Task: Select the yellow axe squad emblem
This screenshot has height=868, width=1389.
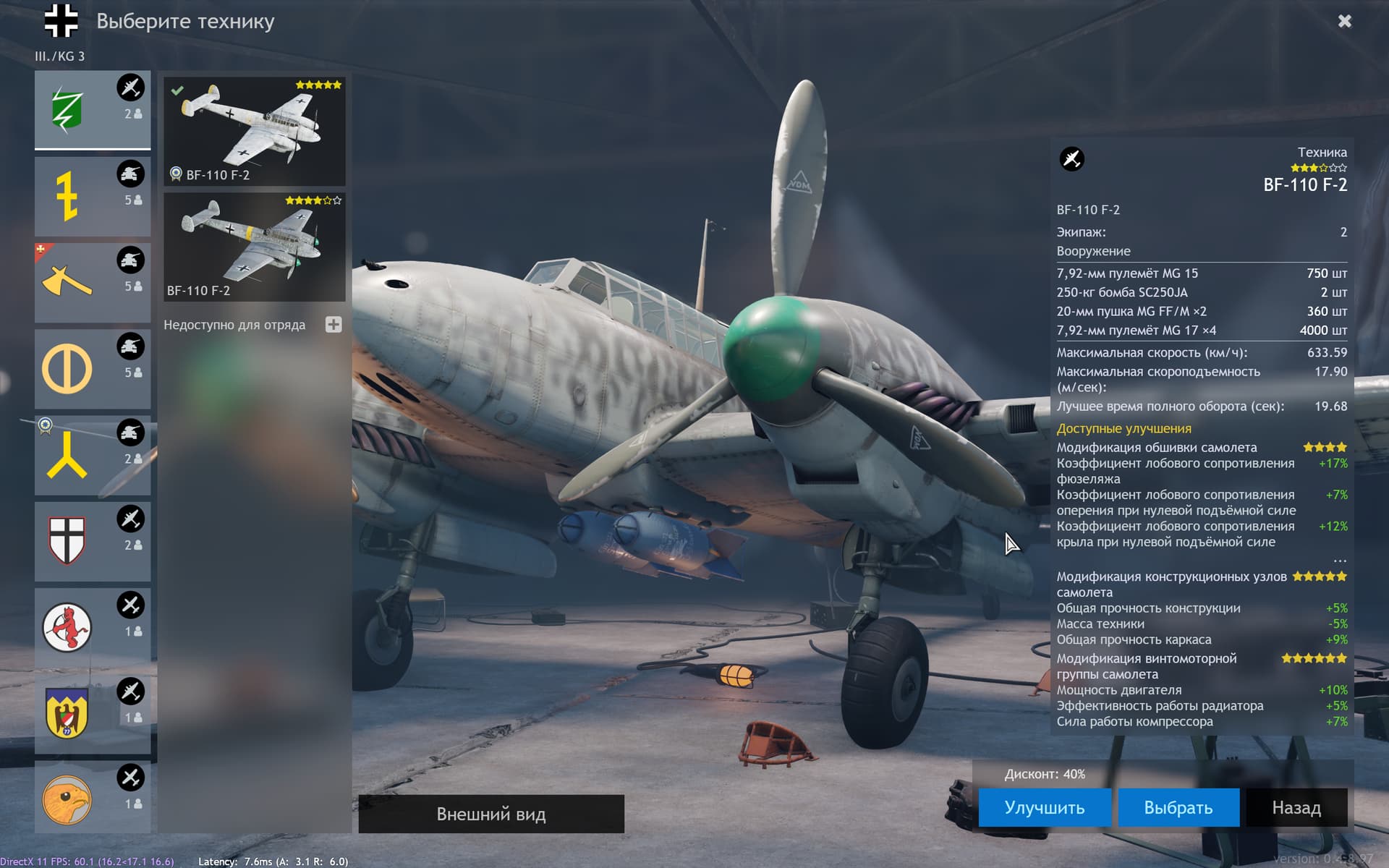Action: [x=67, y=281]
